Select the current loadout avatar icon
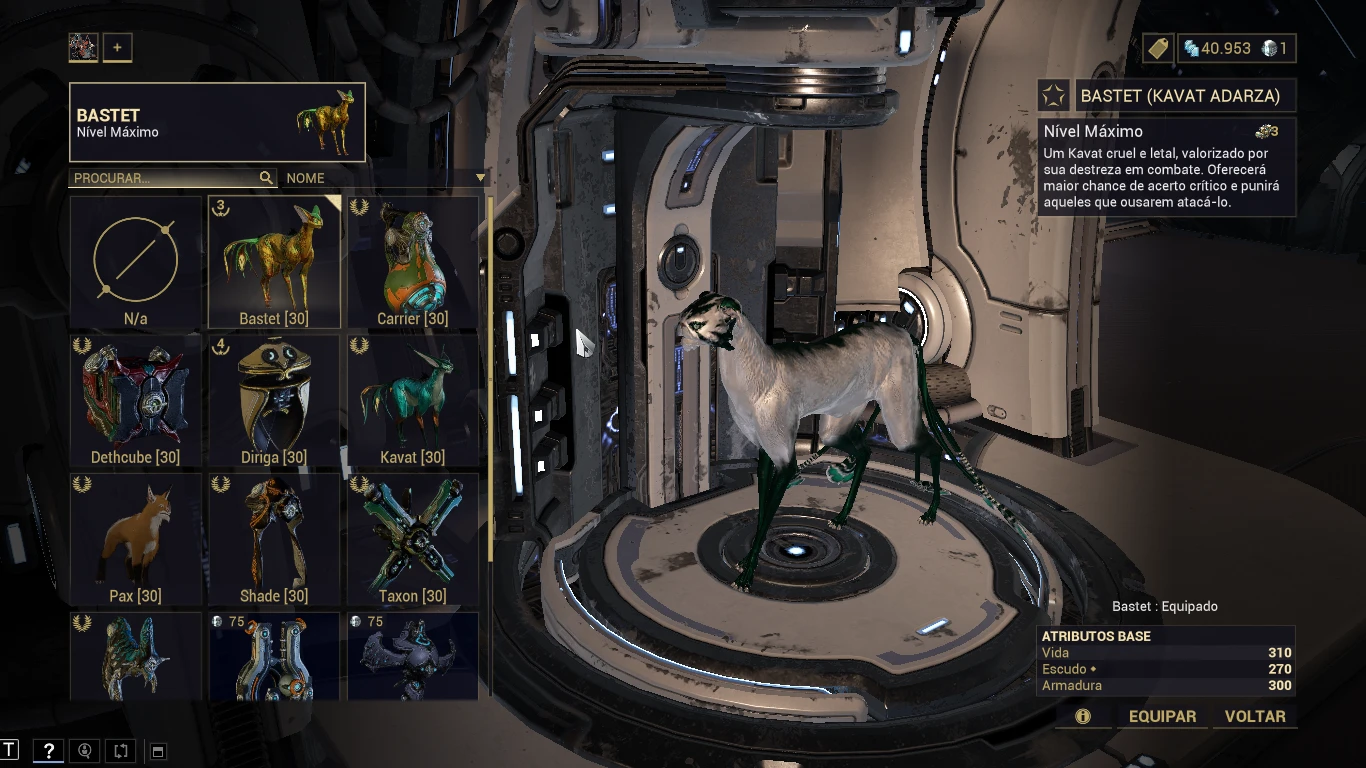This screenshot has width=1366, height=768. 83,47
